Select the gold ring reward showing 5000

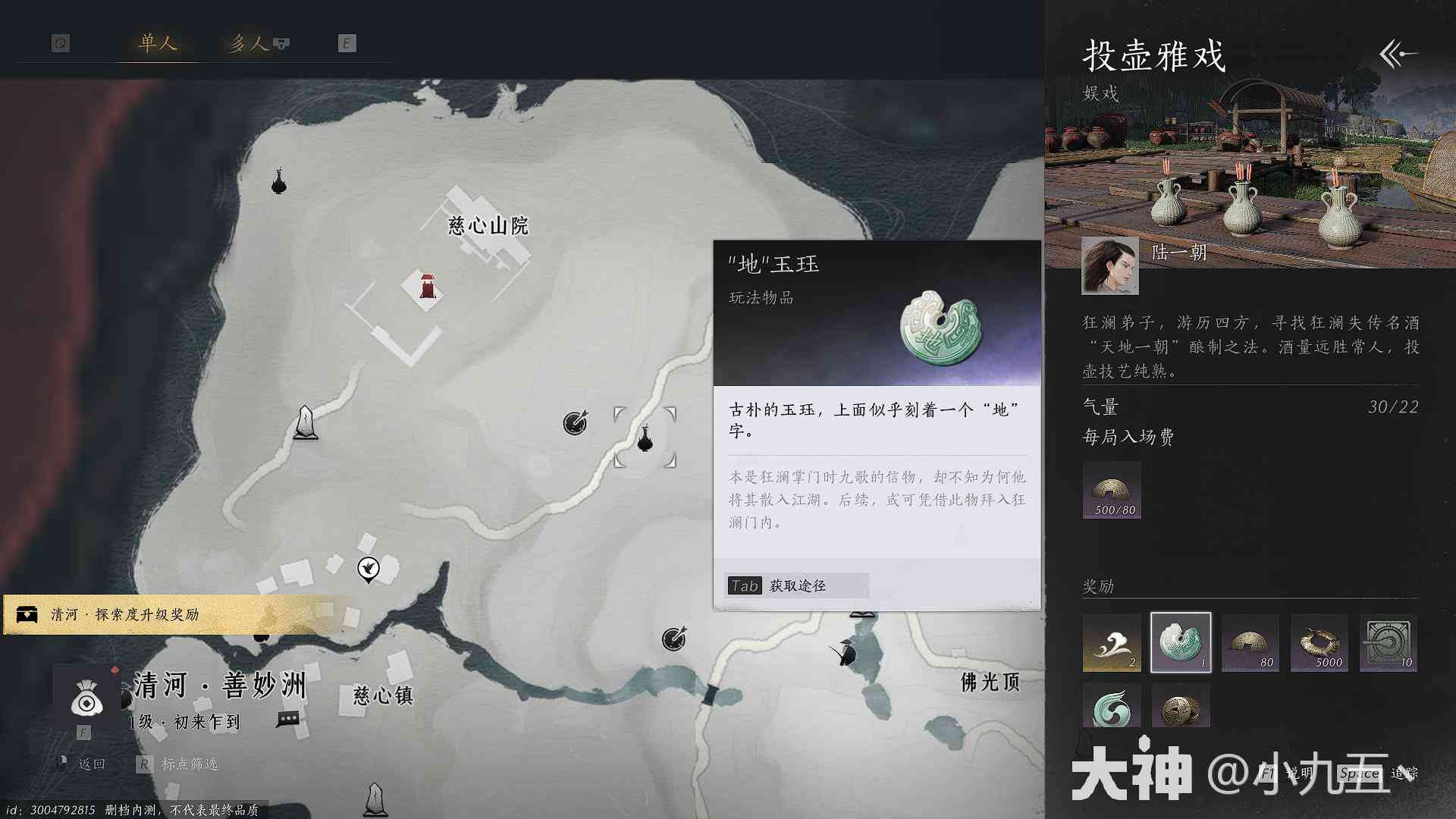pyautogui.click(x=1319, y=643)
